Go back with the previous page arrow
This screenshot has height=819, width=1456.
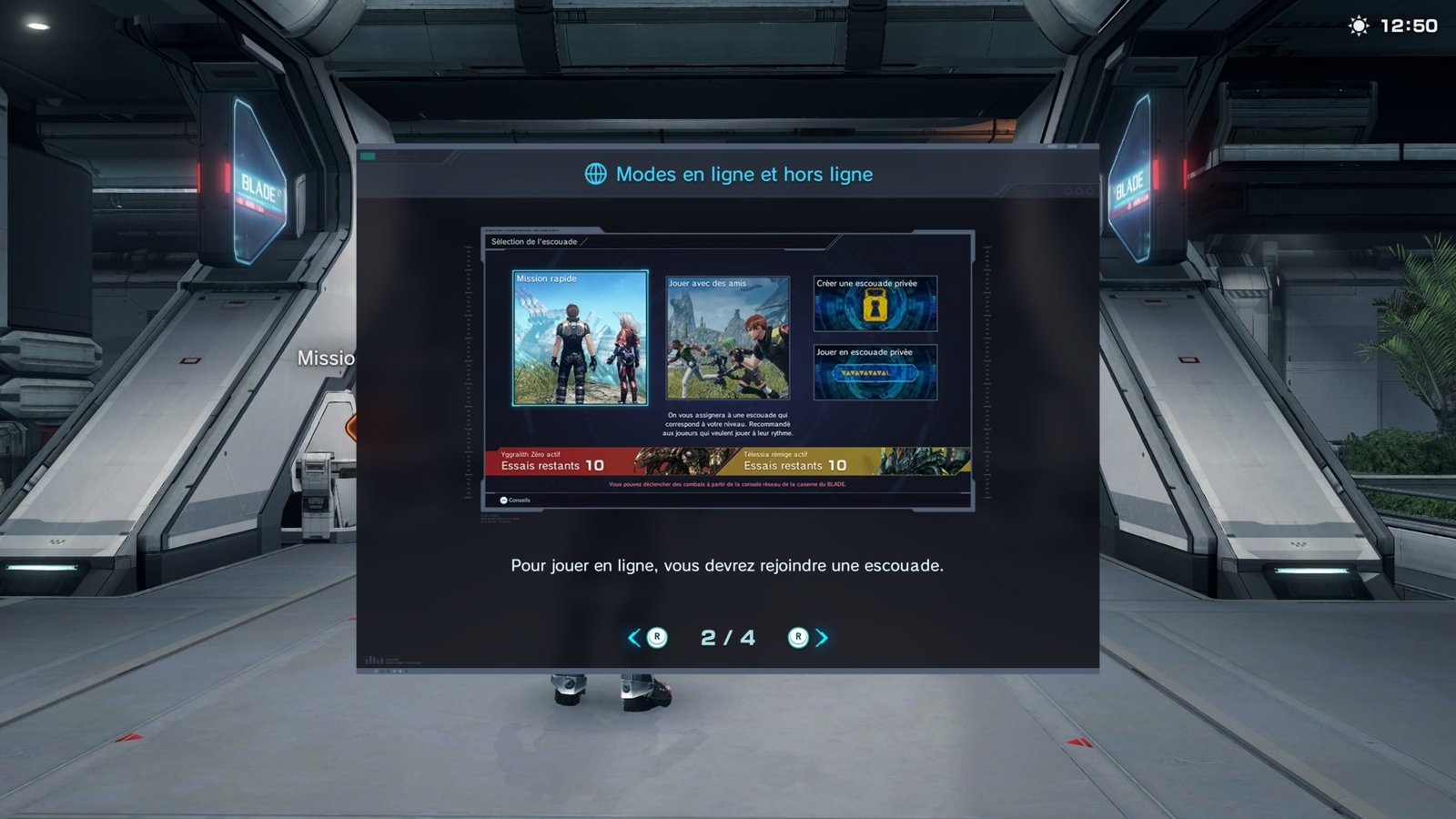(634, 638)
